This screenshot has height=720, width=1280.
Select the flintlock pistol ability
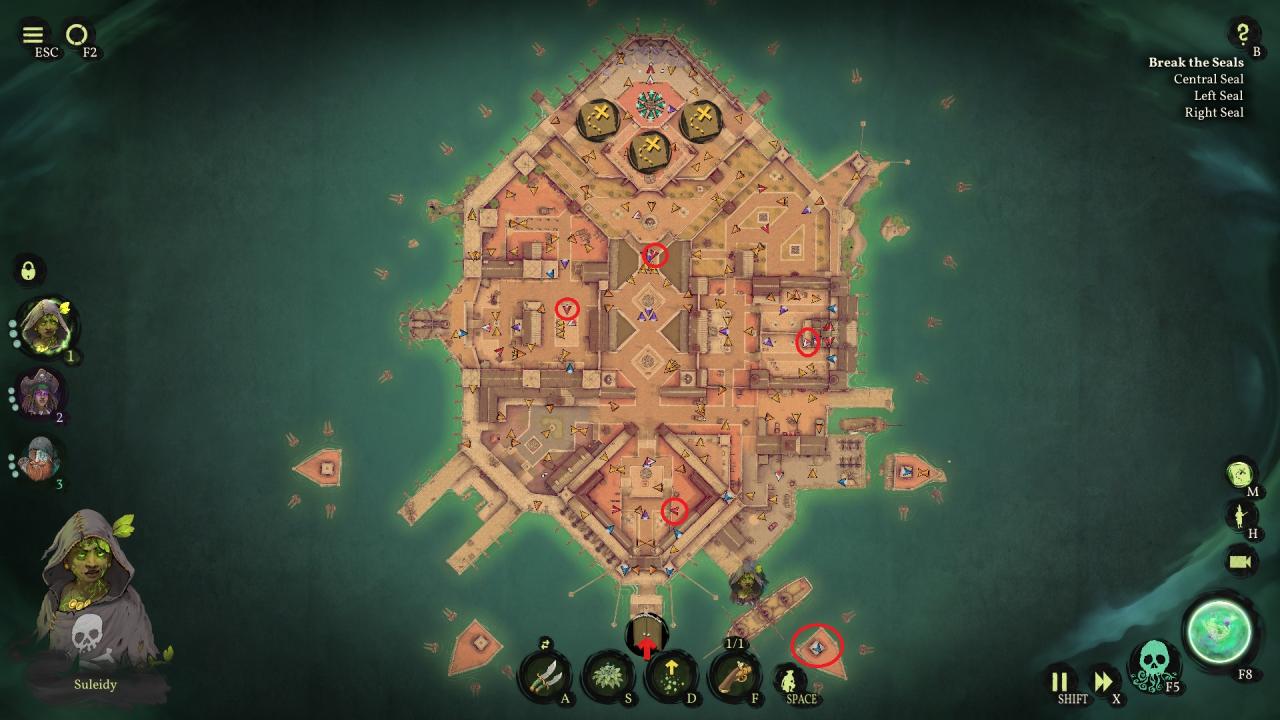(x=734, y=676)
